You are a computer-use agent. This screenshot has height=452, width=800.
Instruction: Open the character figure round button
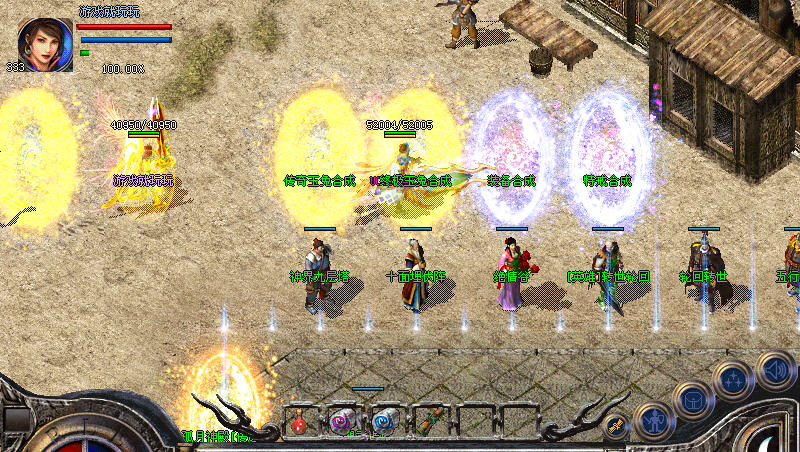653,421
